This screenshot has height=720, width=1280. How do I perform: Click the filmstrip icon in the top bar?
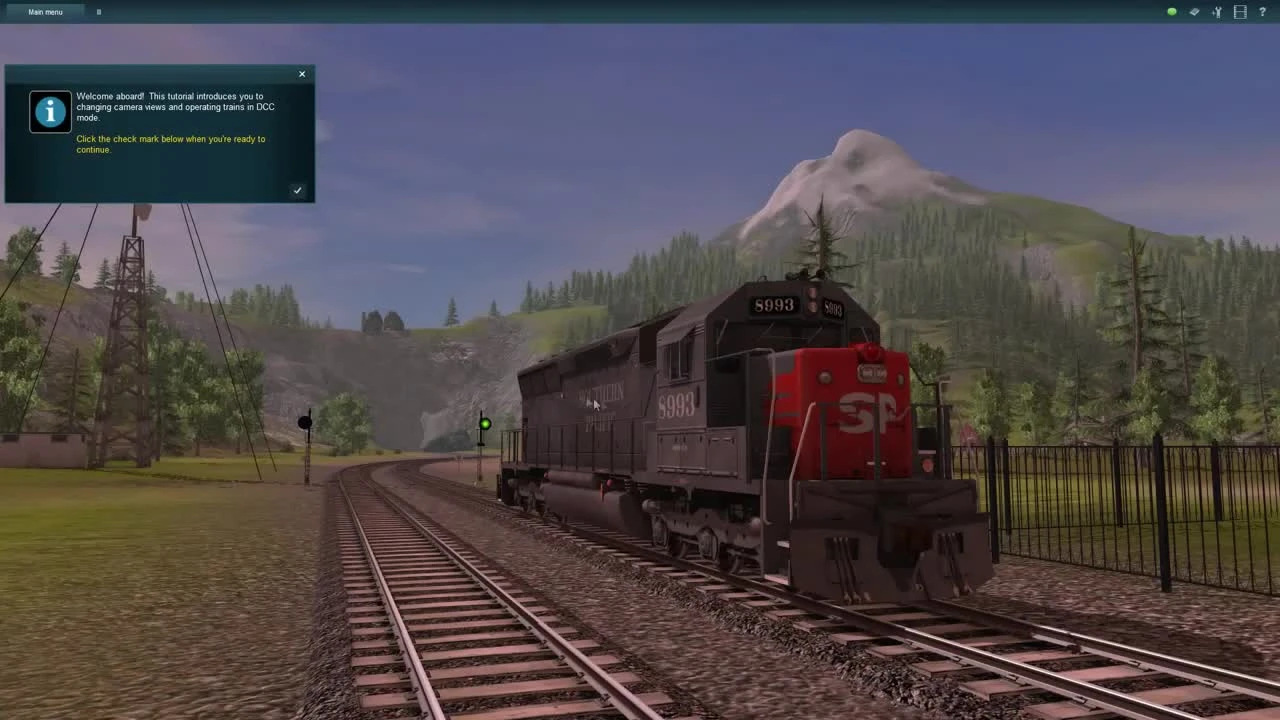pos(1240,12)
